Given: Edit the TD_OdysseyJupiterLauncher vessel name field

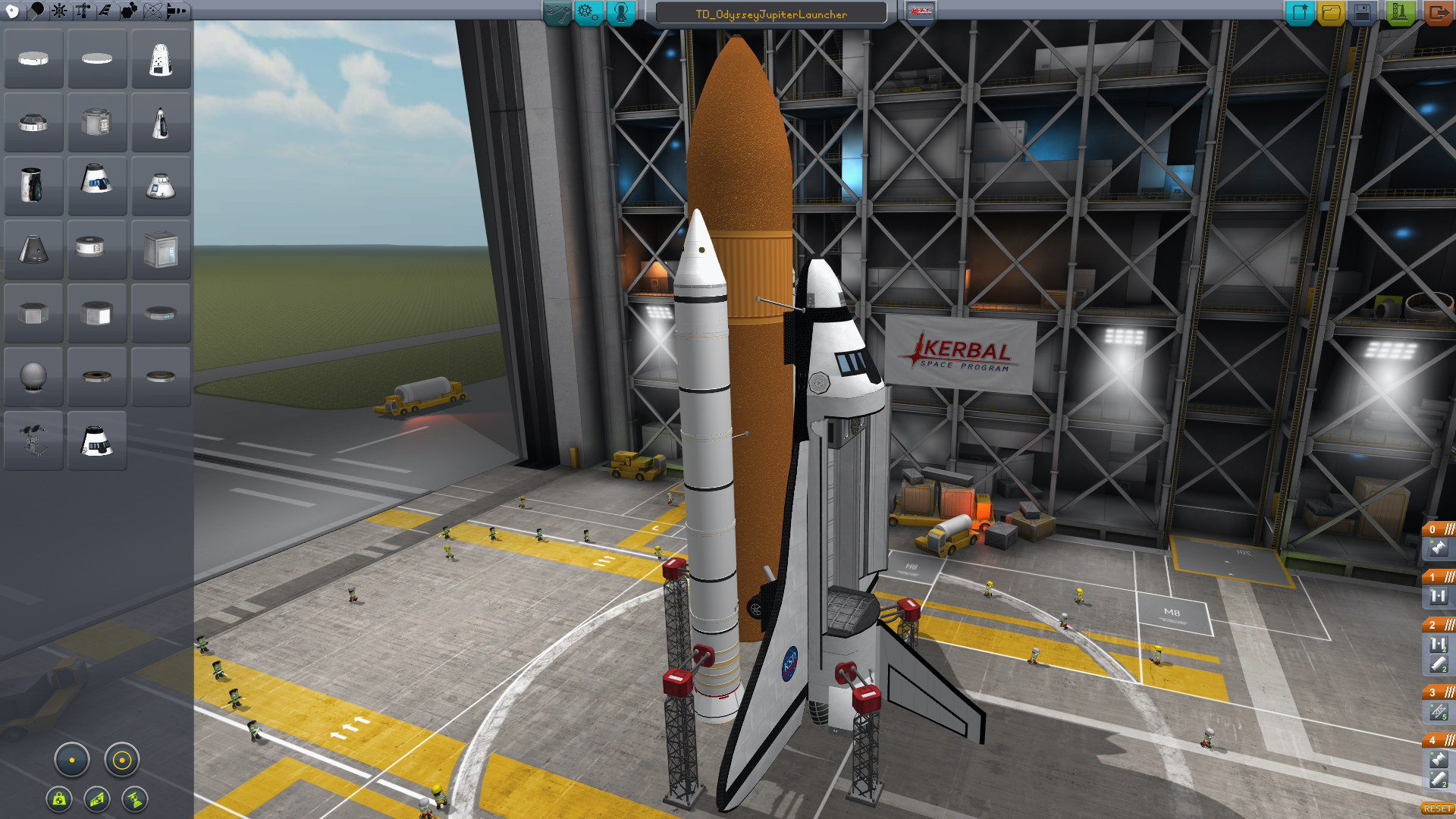Looking at the screenshot, I should [770, 14].
